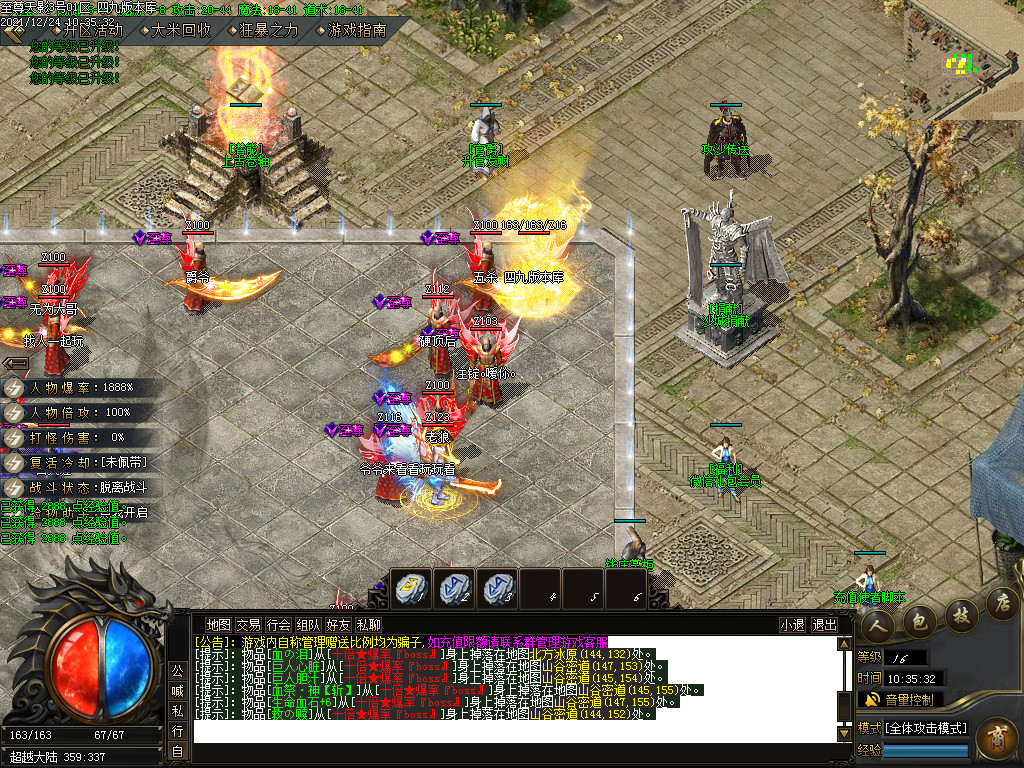Collapse the top menu bar arrow
Image resolution: width=1024 pixels, height=768 pixels.
coord(14,31)
